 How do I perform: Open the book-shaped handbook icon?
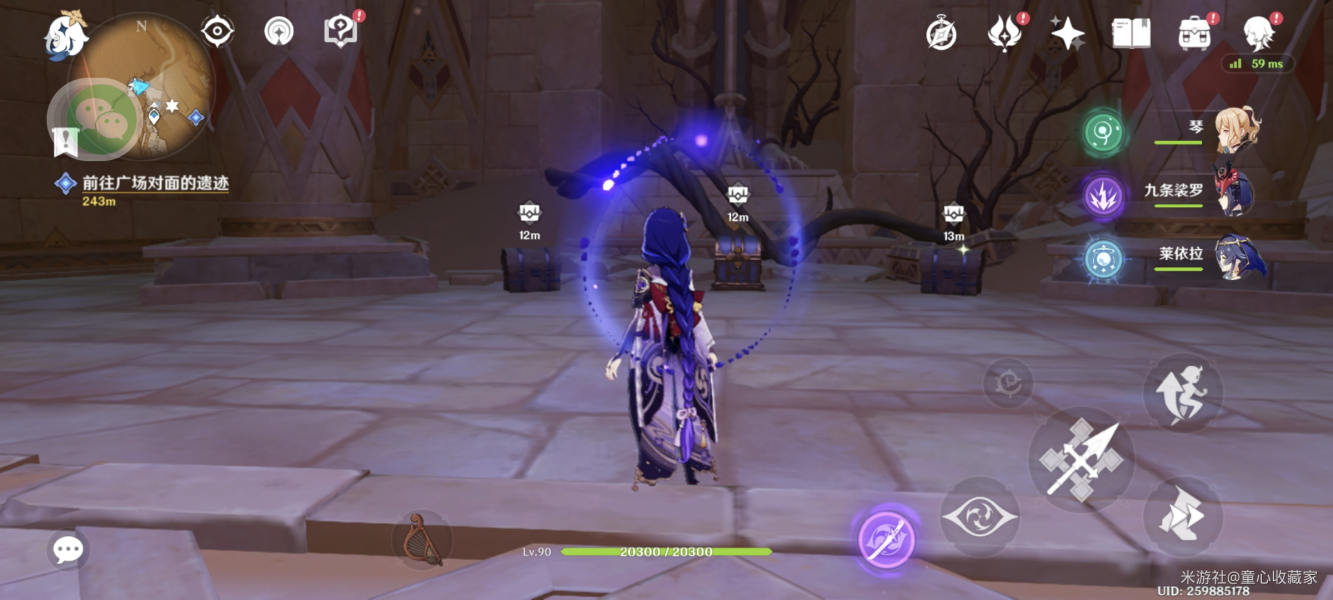pos(1130,34)
